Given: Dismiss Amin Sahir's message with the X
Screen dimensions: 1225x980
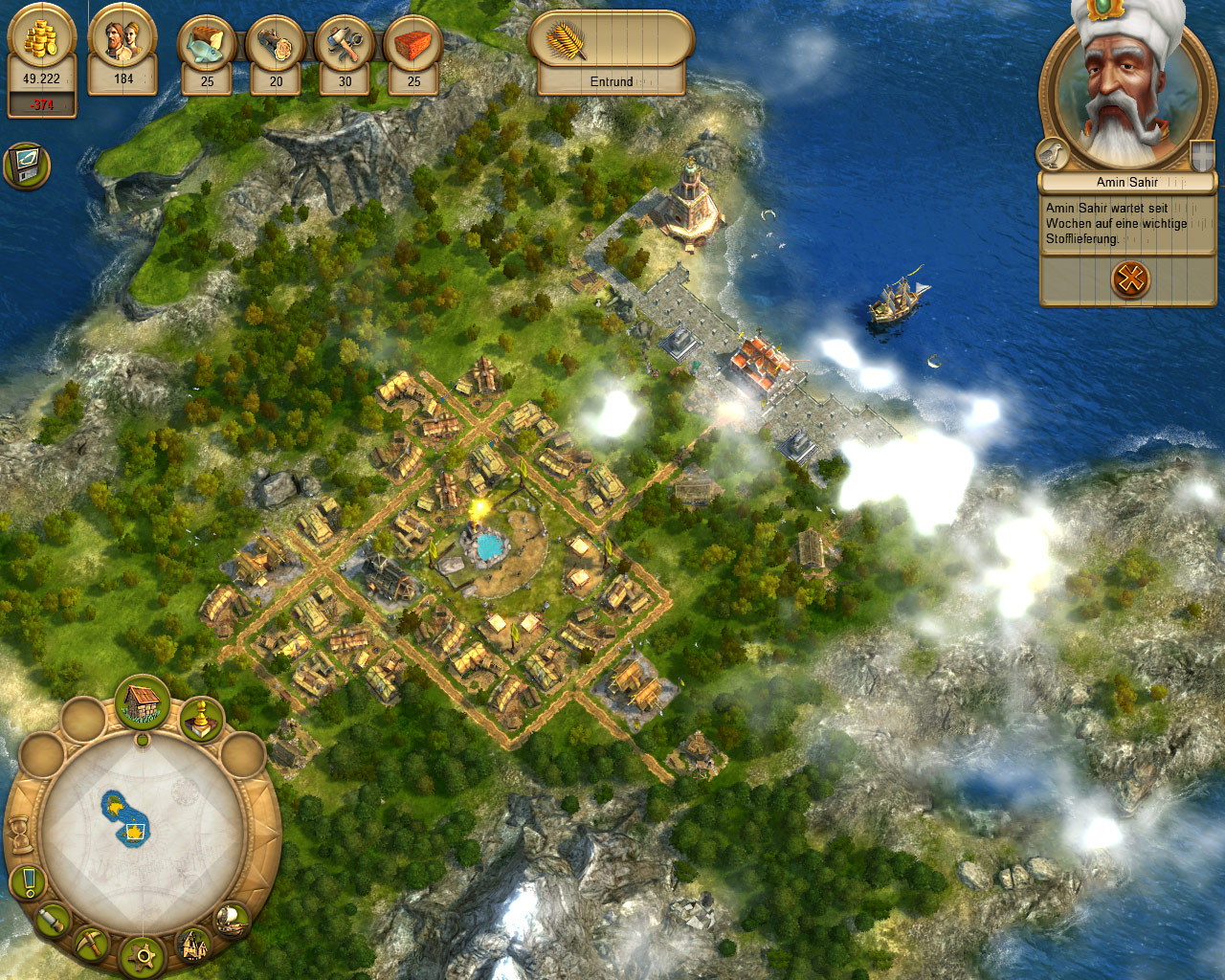Looking at the screenshot, I should coord(1129,279).
